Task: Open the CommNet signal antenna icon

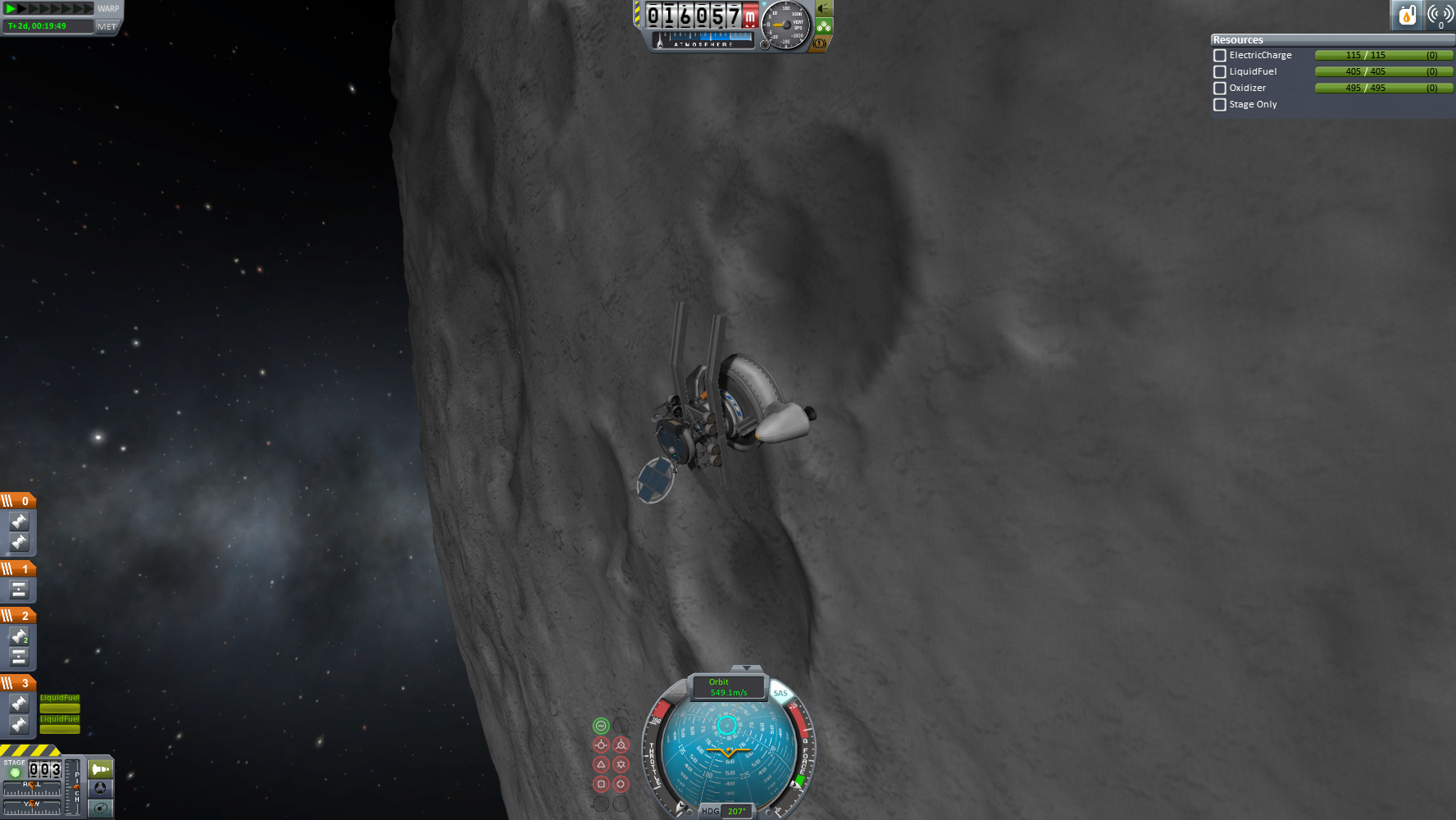Action: click(1440, 15)
